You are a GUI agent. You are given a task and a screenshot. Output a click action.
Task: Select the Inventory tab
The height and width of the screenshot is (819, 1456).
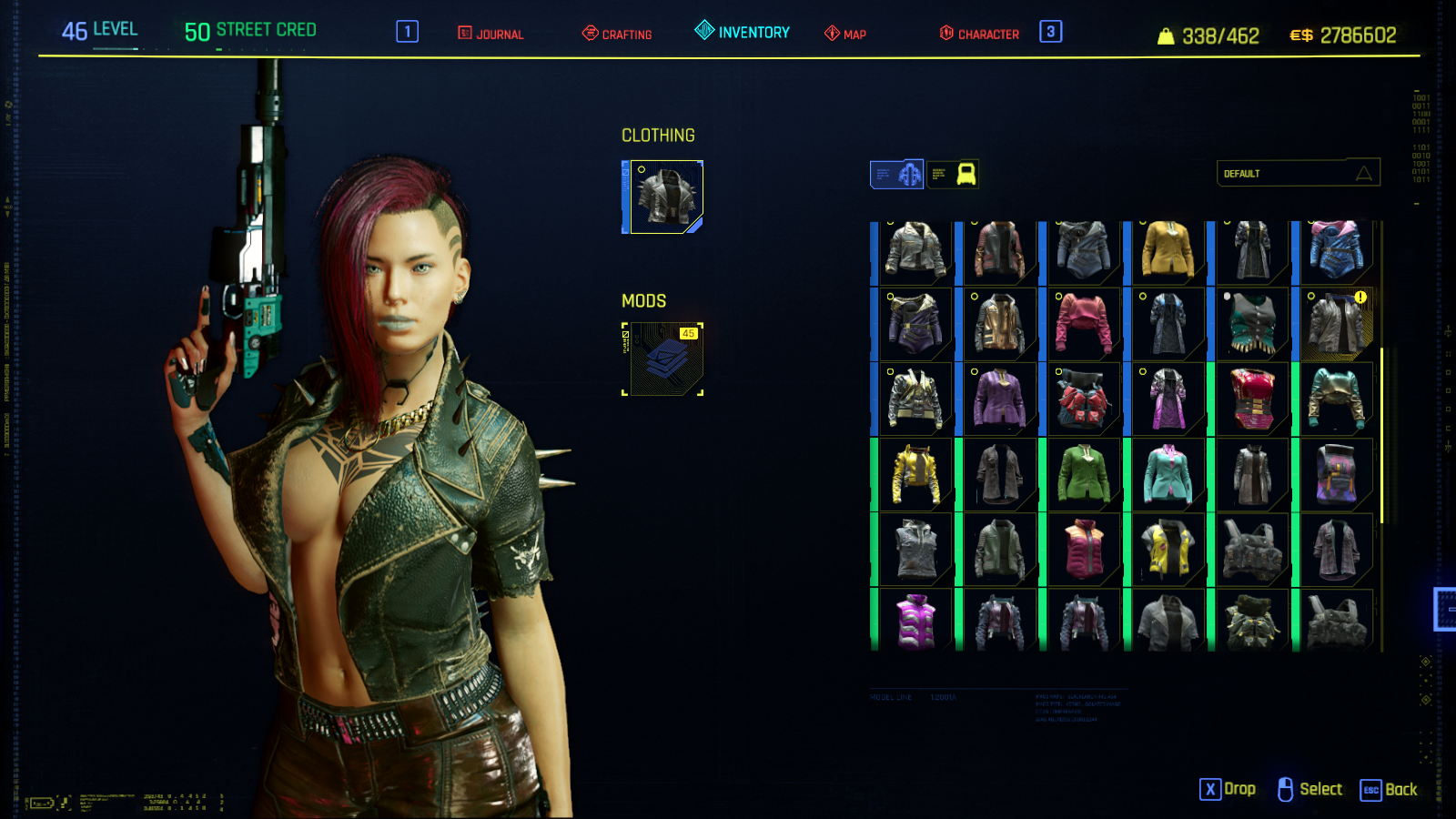pyautogui.click(x=743, y=32)
